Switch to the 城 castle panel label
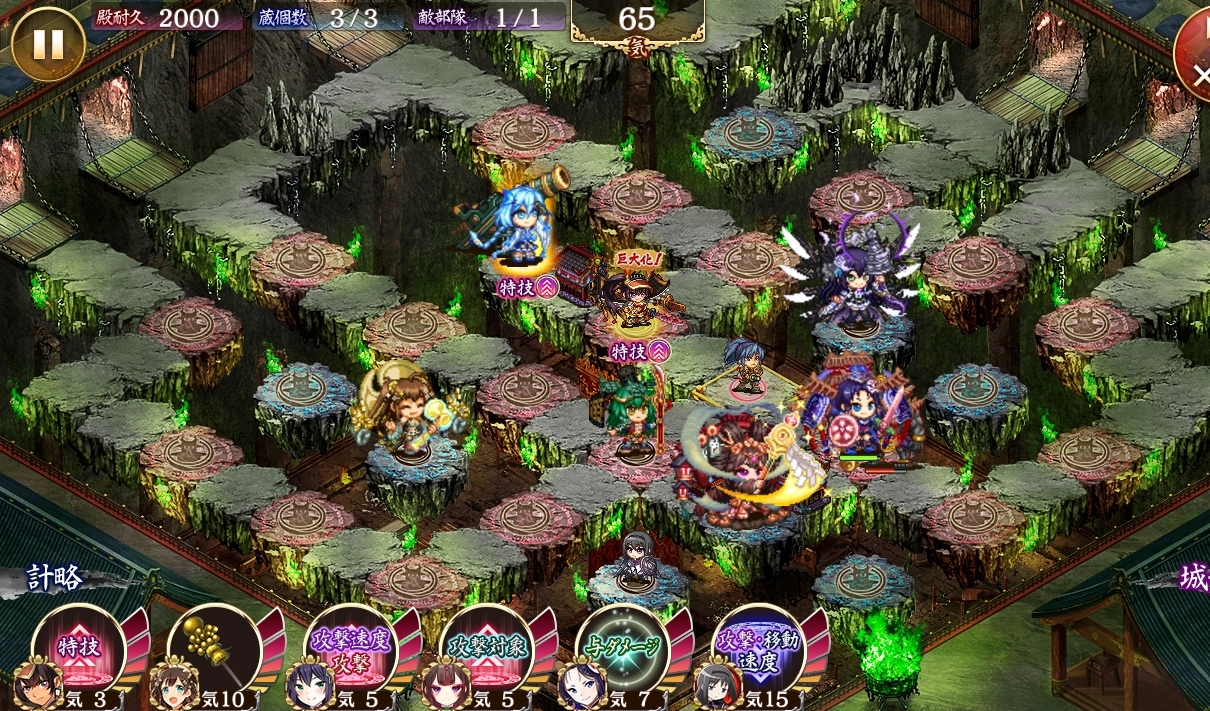 pyautogui.click(x=1190, y=579)
